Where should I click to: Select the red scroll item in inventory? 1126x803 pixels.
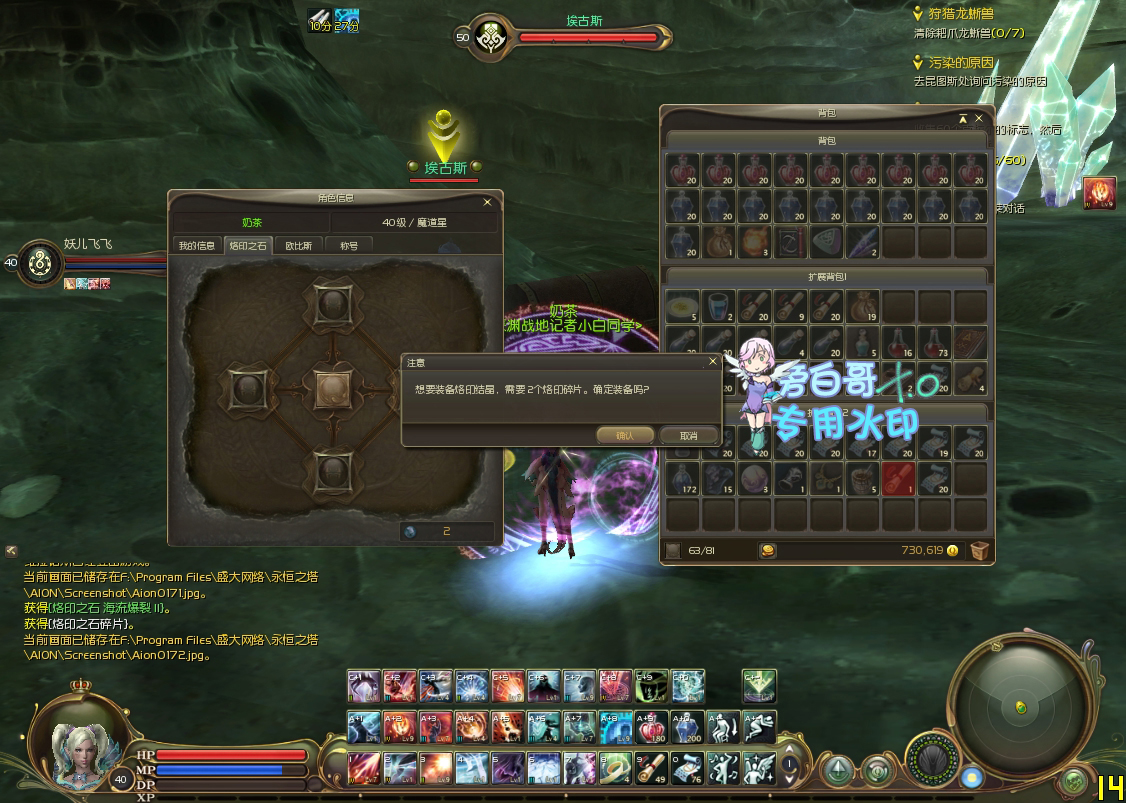point(898,478)
